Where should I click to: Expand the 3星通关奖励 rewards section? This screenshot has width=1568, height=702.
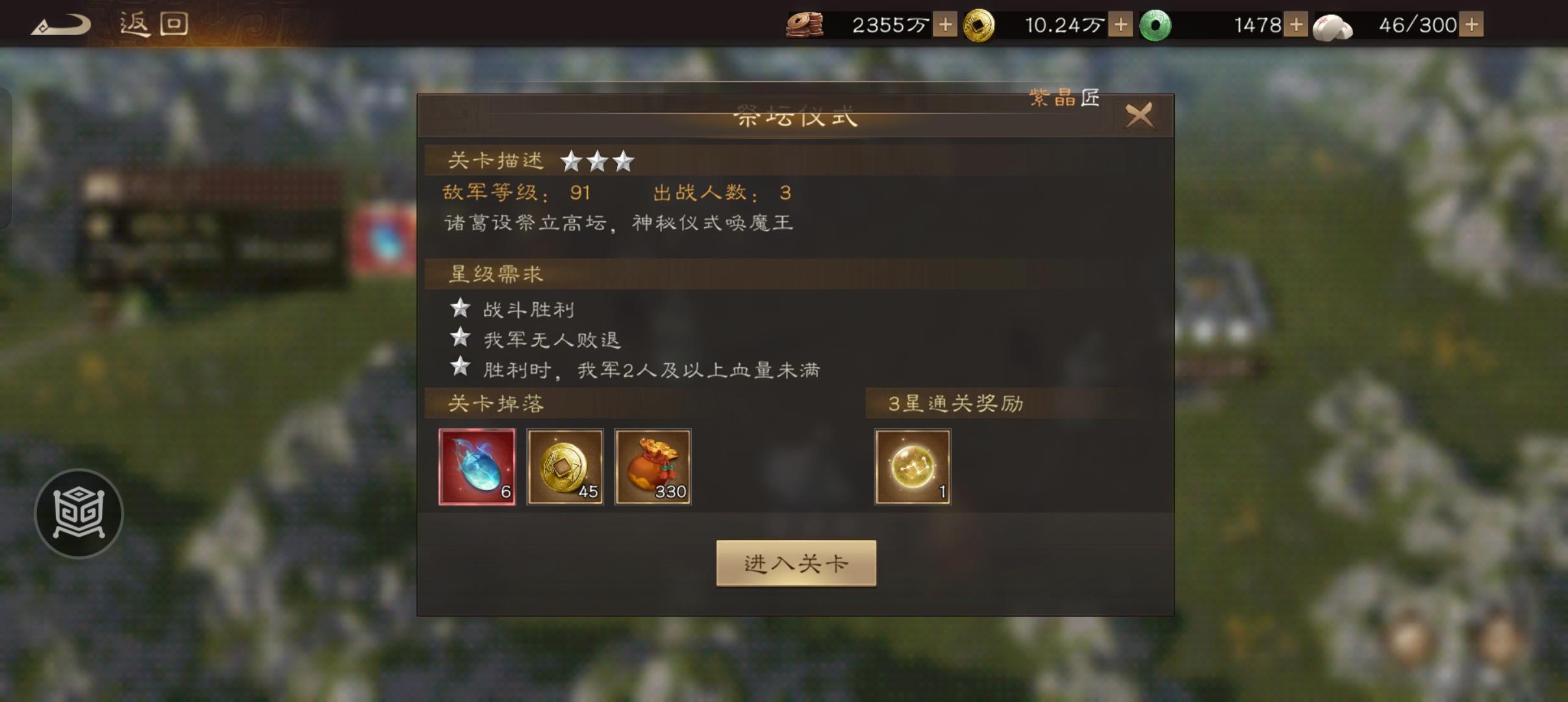(x=955, y=403)
